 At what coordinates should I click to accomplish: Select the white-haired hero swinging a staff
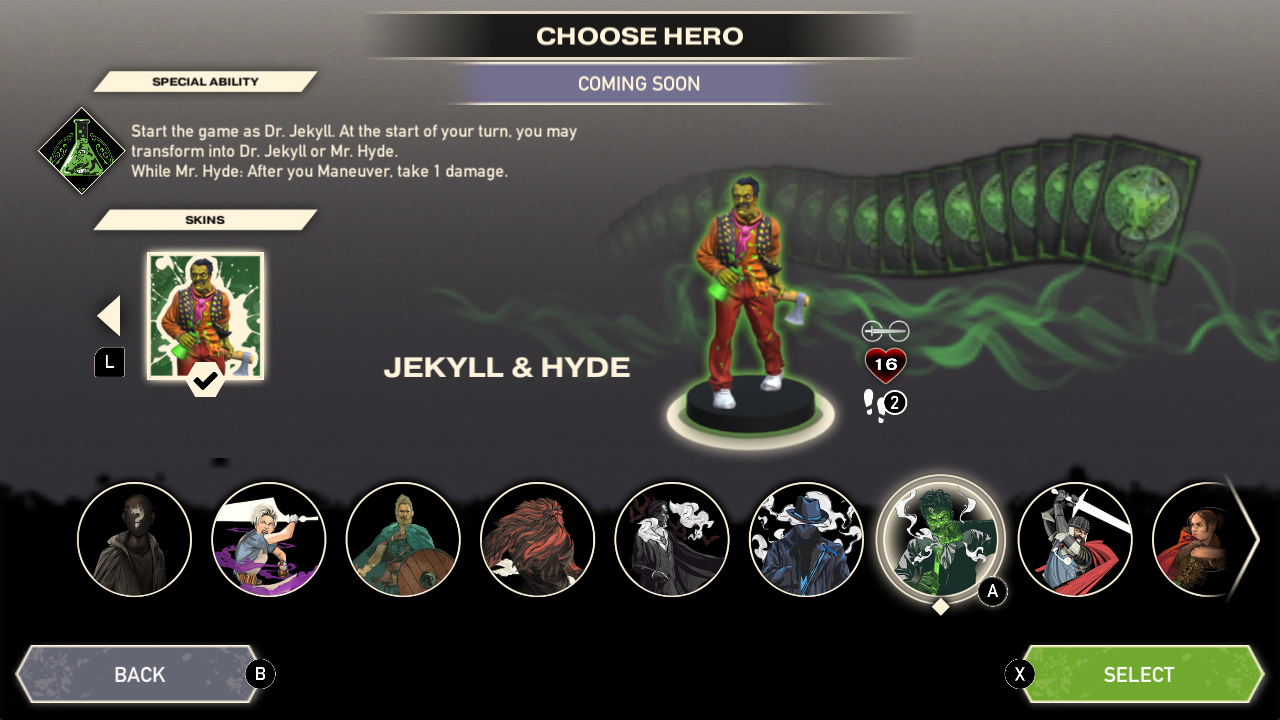coord(268,539)
